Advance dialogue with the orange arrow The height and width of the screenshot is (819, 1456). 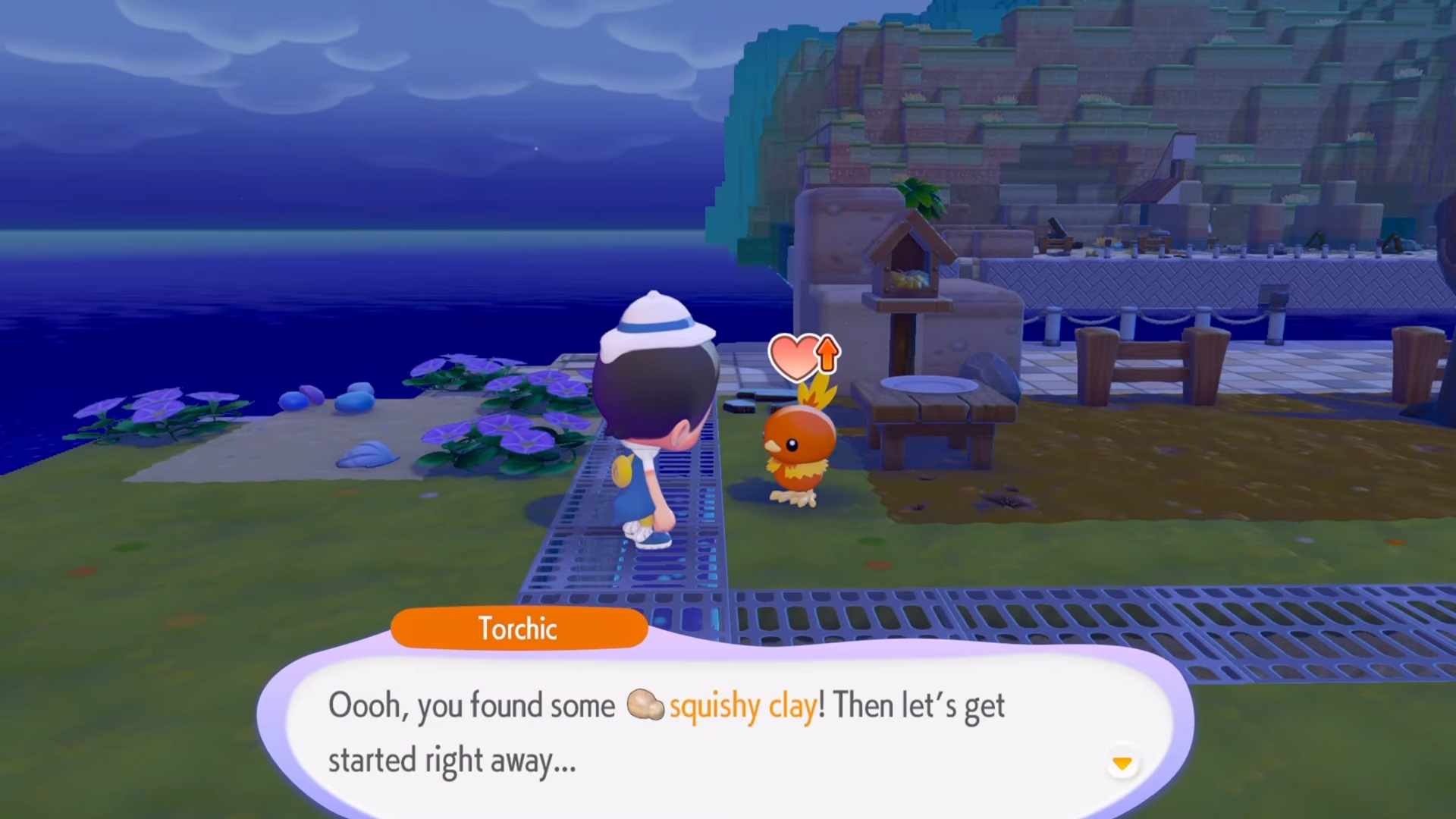click(x=1122, y=763)
